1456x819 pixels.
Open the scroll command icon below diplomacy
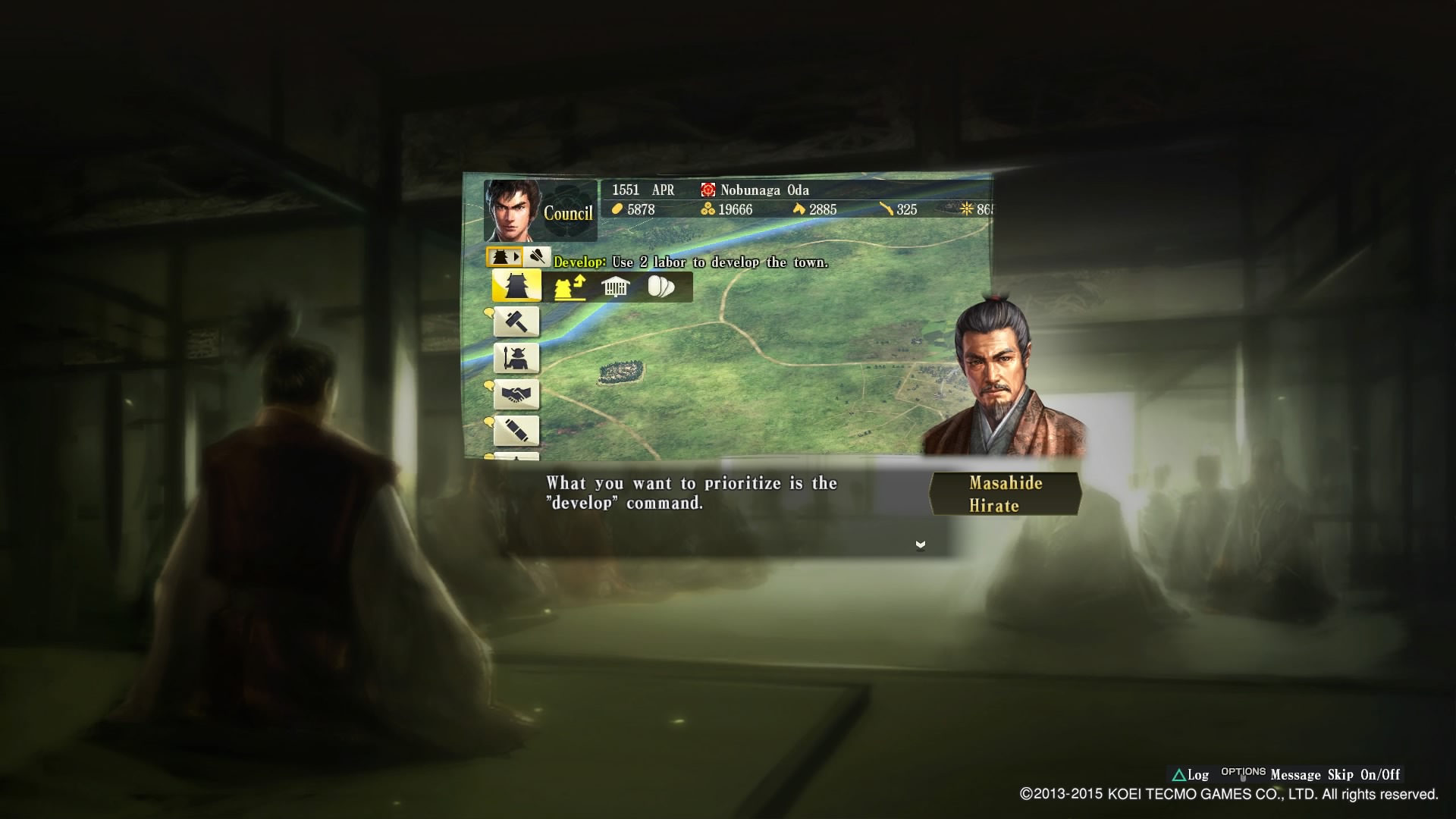[516, 430]
